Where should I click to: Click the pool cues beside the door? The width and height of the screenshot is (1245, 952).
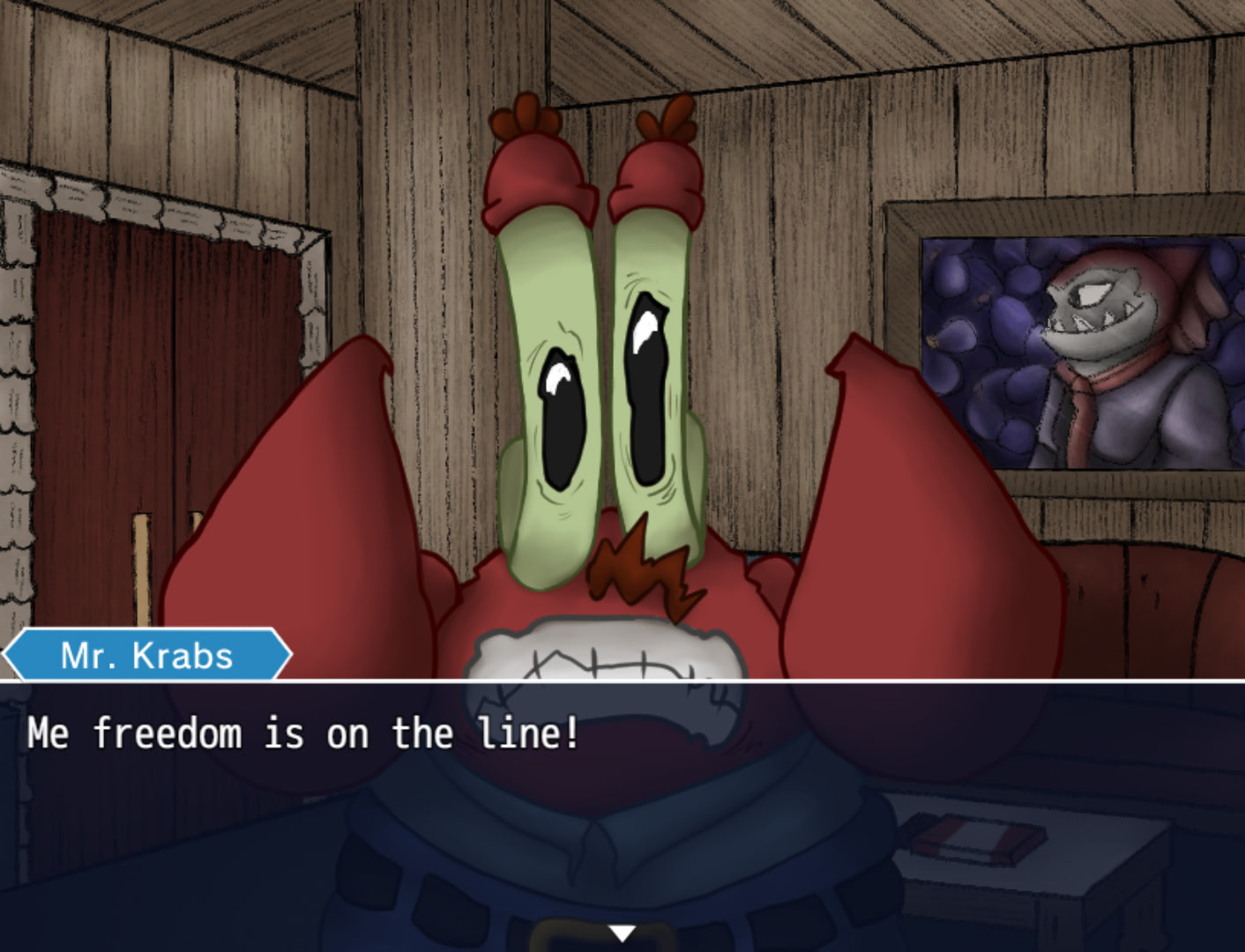(x=141, y=564)
